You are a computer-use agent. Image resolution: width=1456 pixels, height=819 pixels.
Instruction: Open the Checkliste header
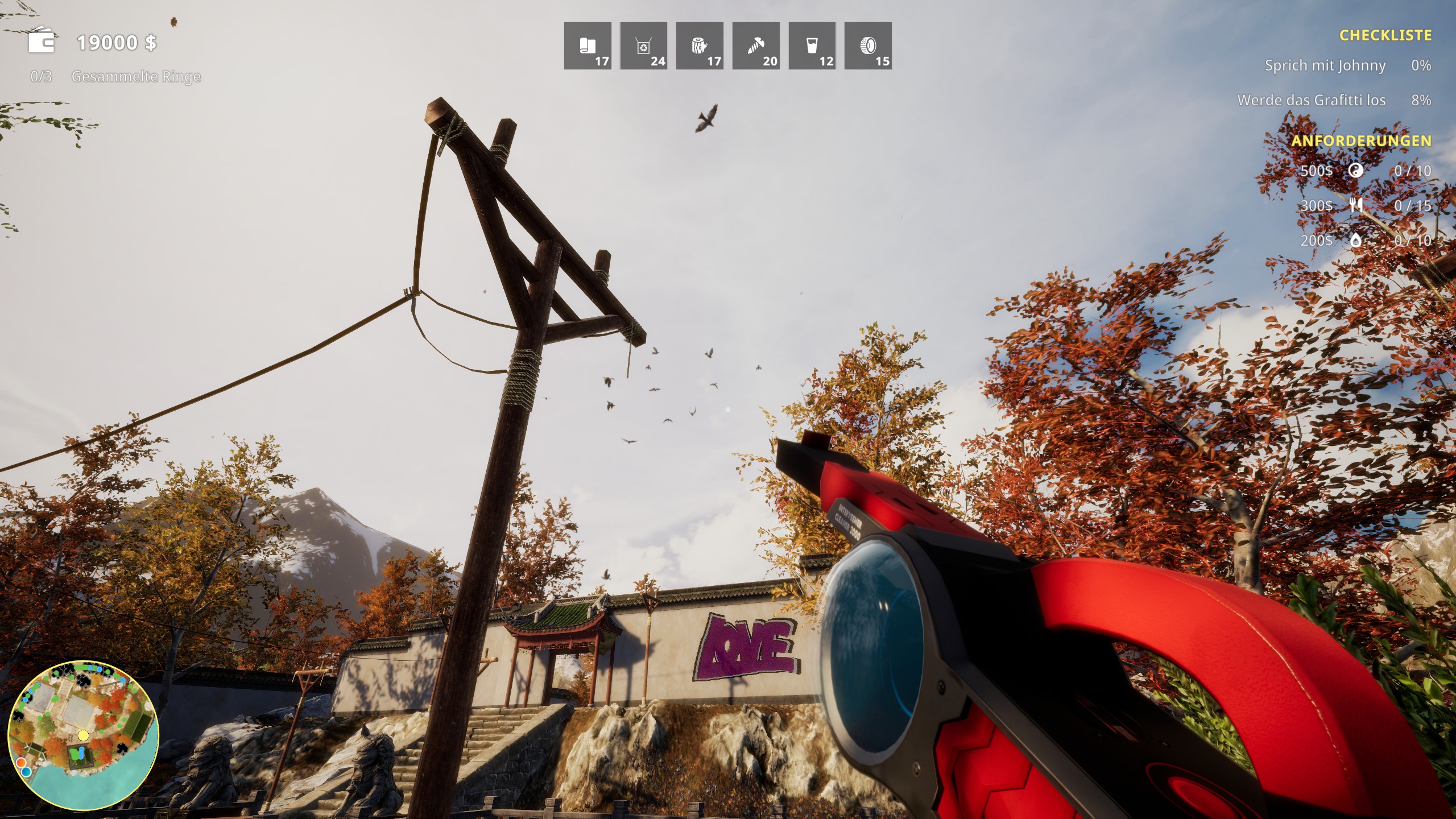click(x=1385, y=36)
